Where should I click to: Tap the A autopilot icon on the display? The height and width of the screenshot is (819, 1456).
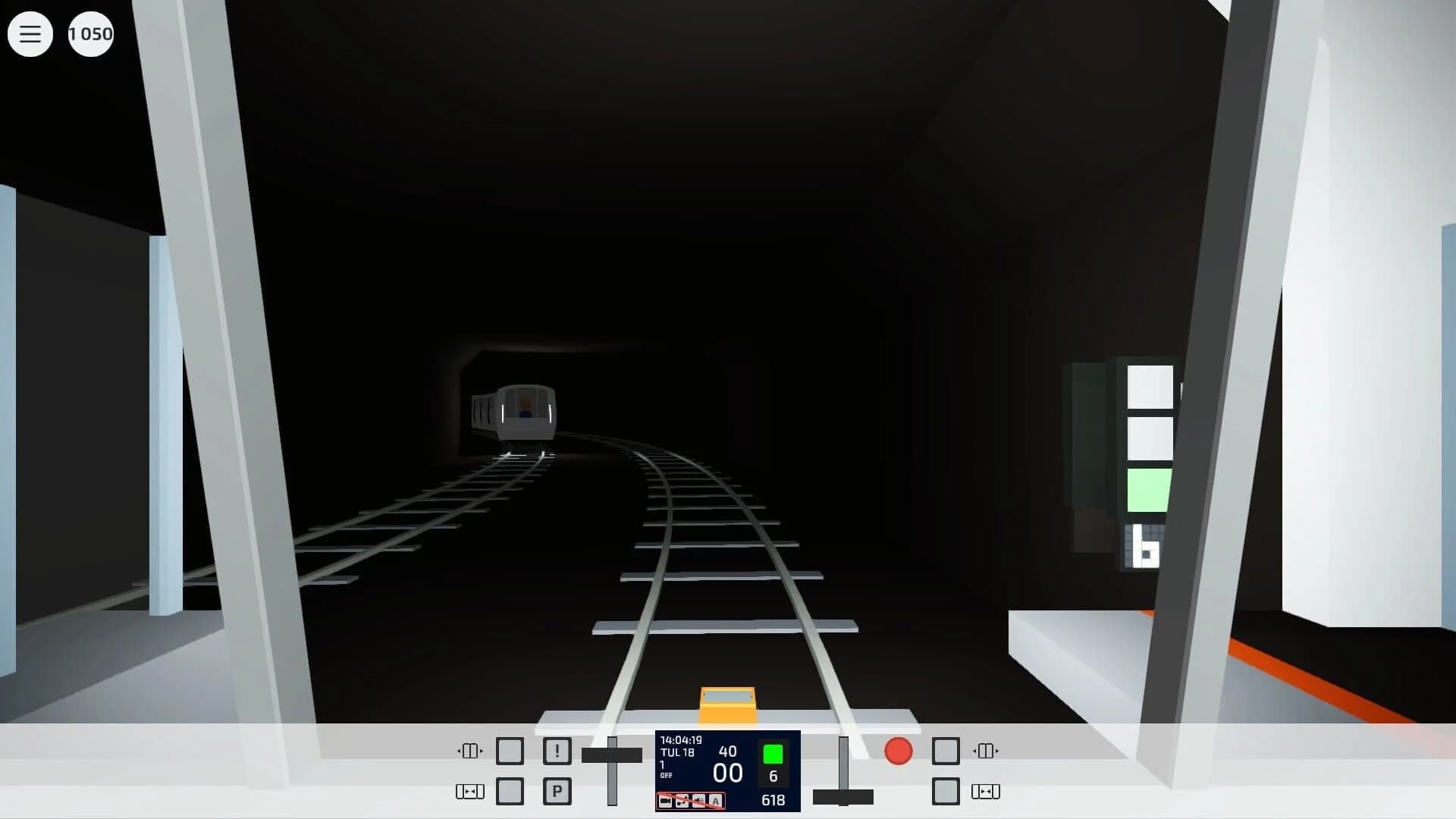coord(715,801)
